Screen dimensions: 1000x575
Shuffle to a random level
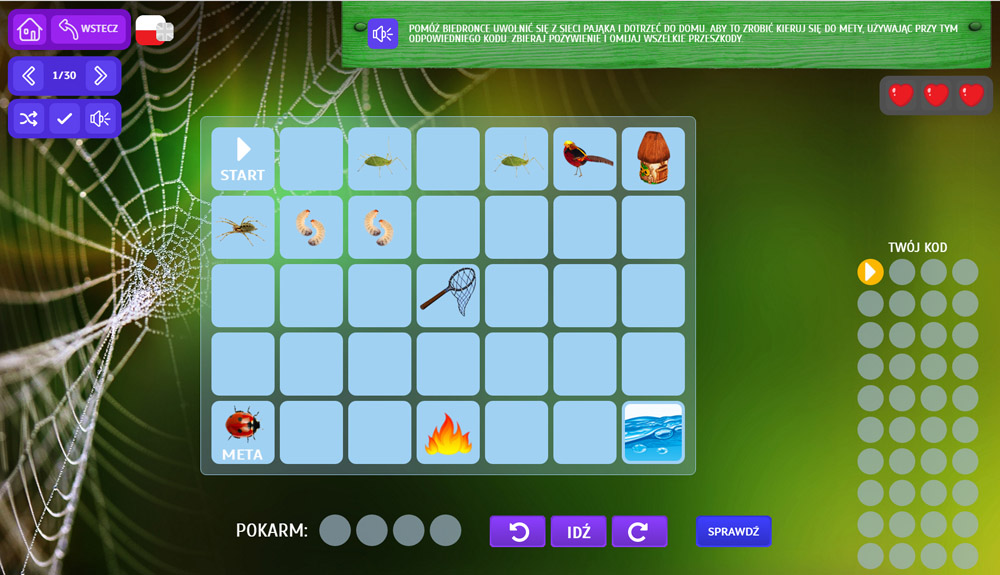(29, 119)
